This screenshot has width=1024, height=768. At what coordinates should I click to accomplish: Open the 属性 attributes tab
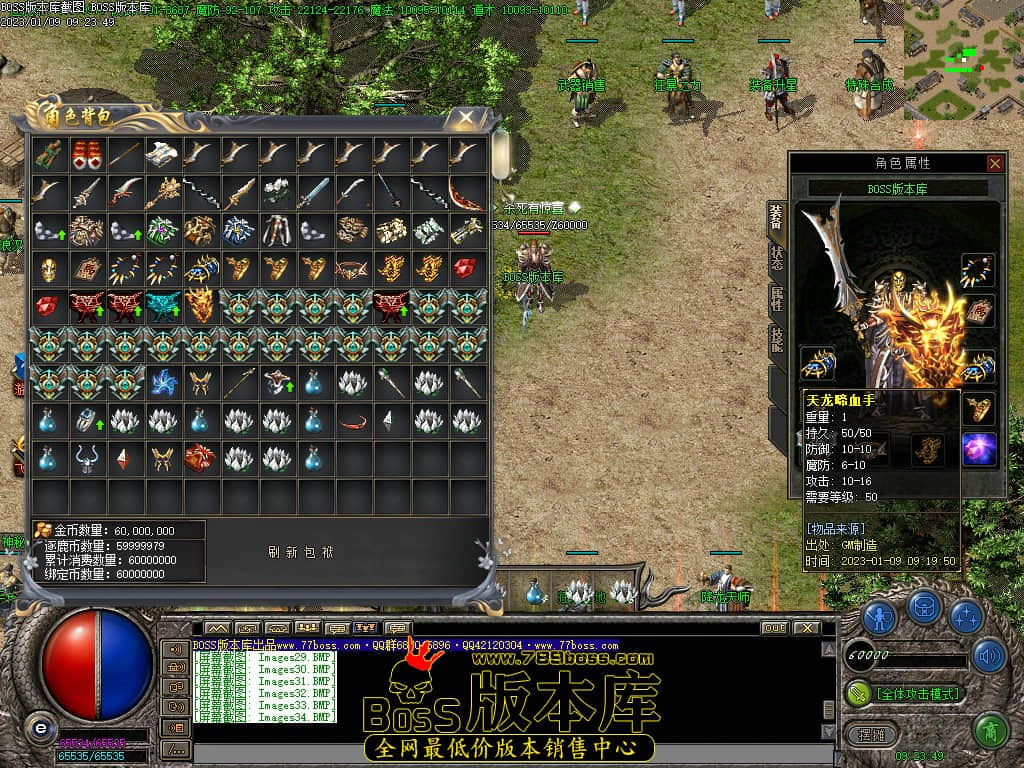click(x=777, y=298)
